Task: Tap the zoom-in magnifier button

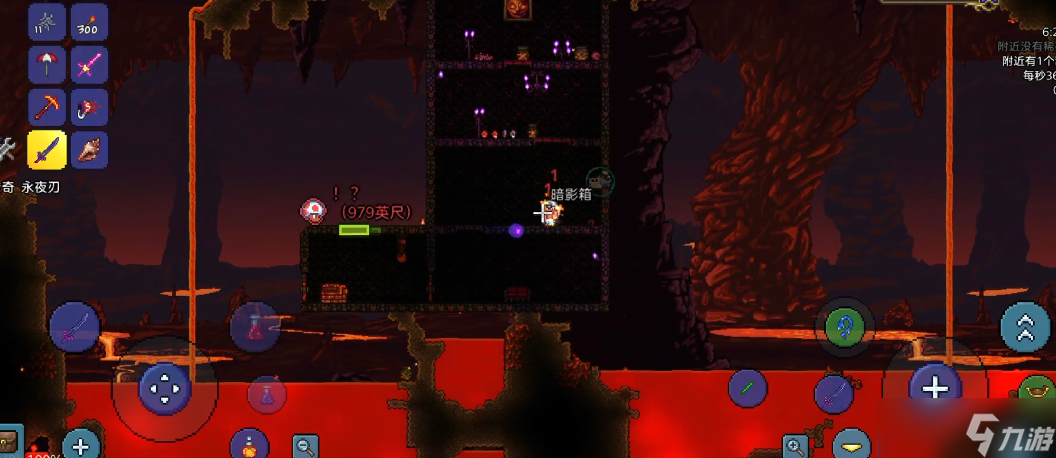Action: click(x=796, y=446)
